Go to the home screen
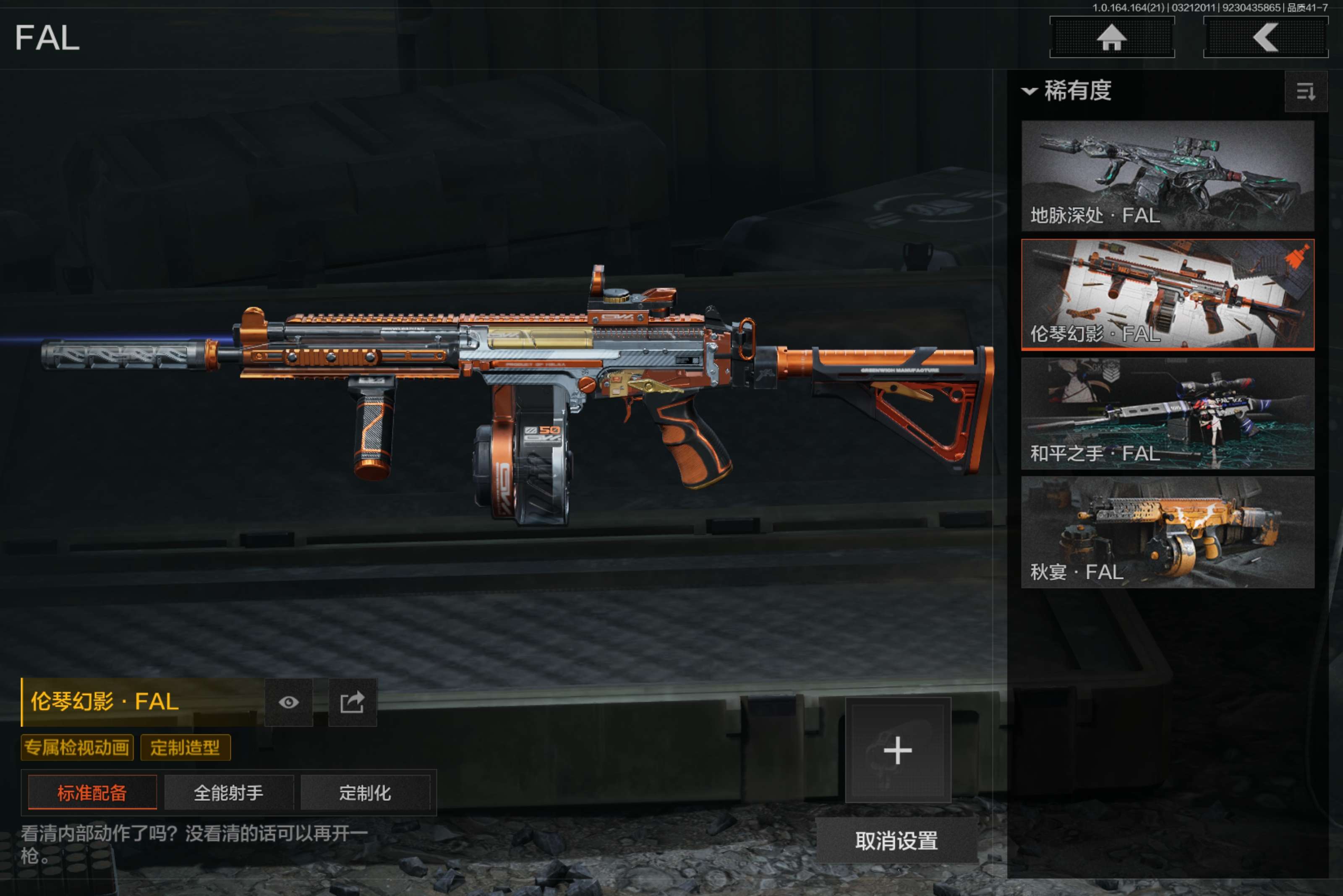 click(1111, 38)
